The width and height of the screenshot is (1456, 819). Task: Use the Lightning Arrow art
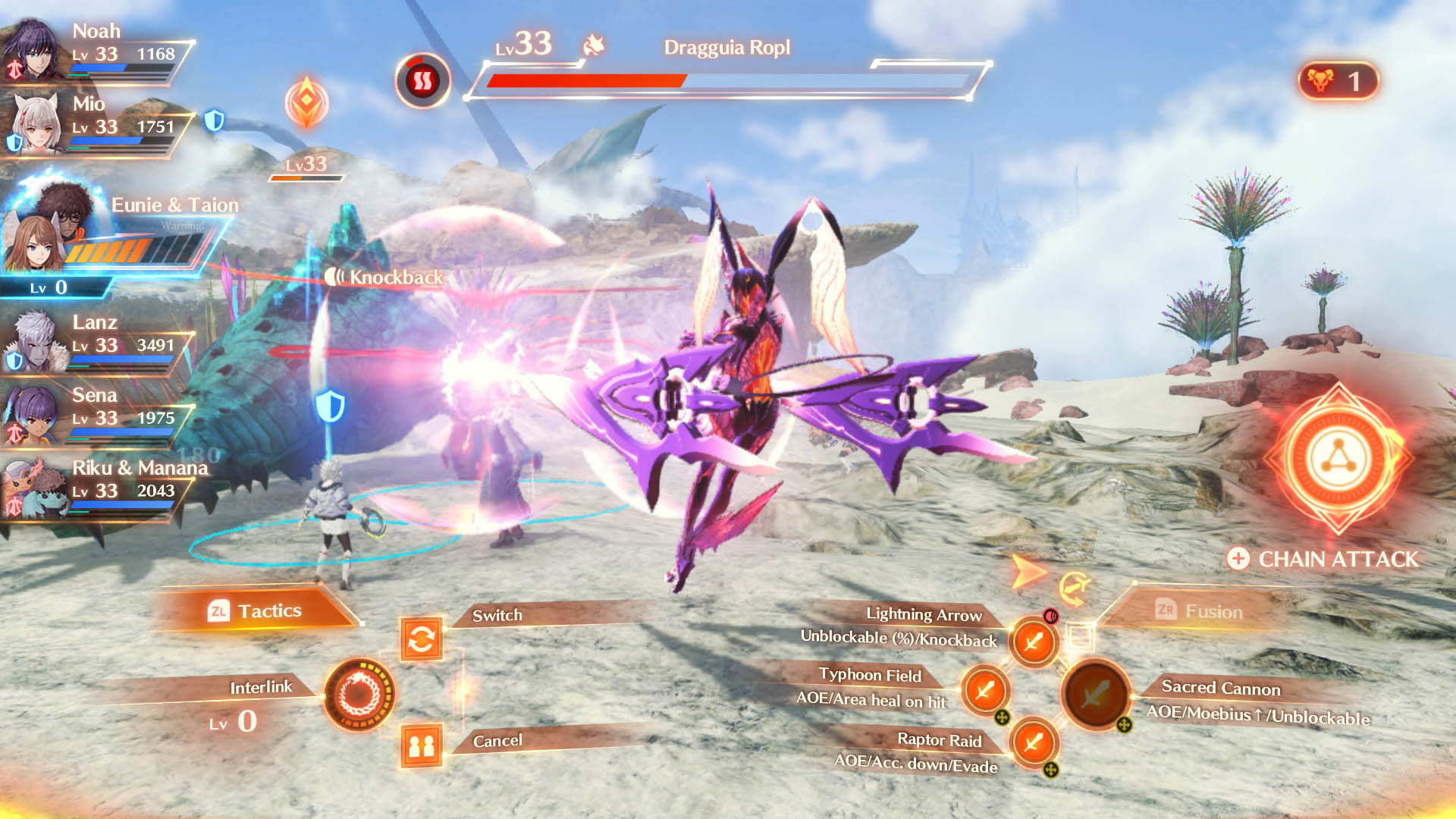[1033, 642]
